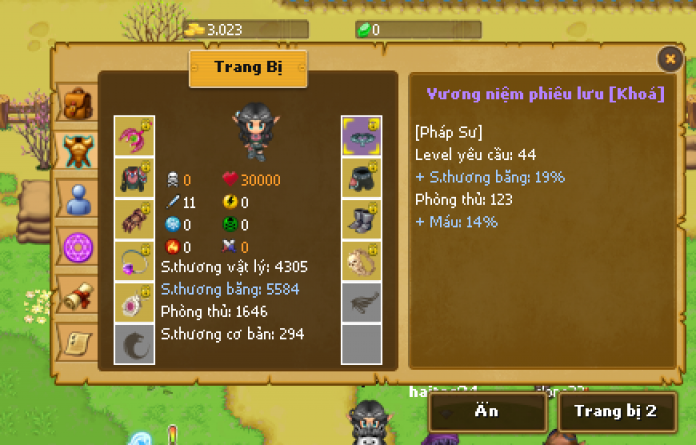696x445 pixels.
Task: Close the equipment window
Action: [x=669, y=59]
